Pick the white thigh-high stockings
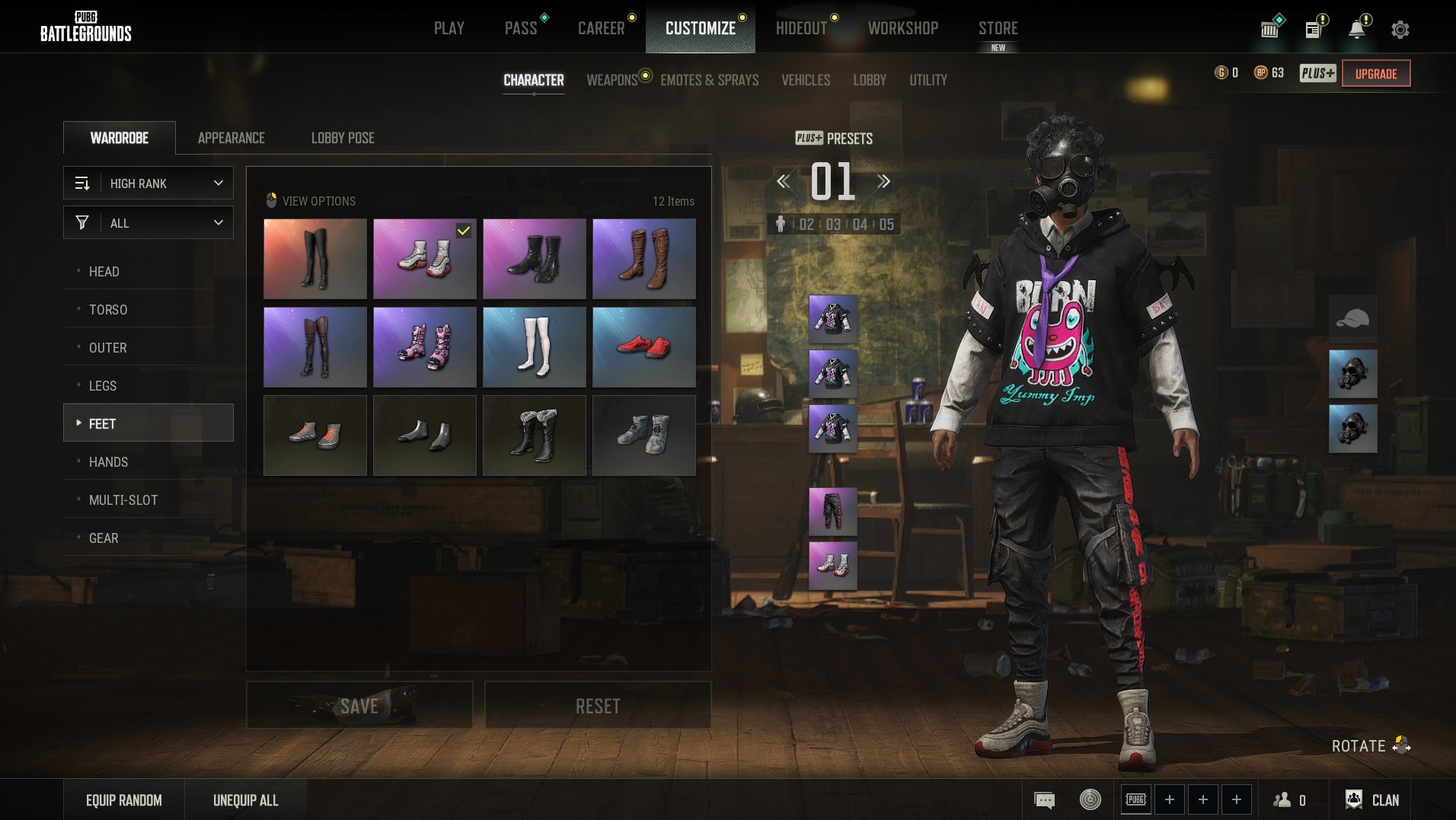This screenshot has height=820, width=1456. coord(534,347)
